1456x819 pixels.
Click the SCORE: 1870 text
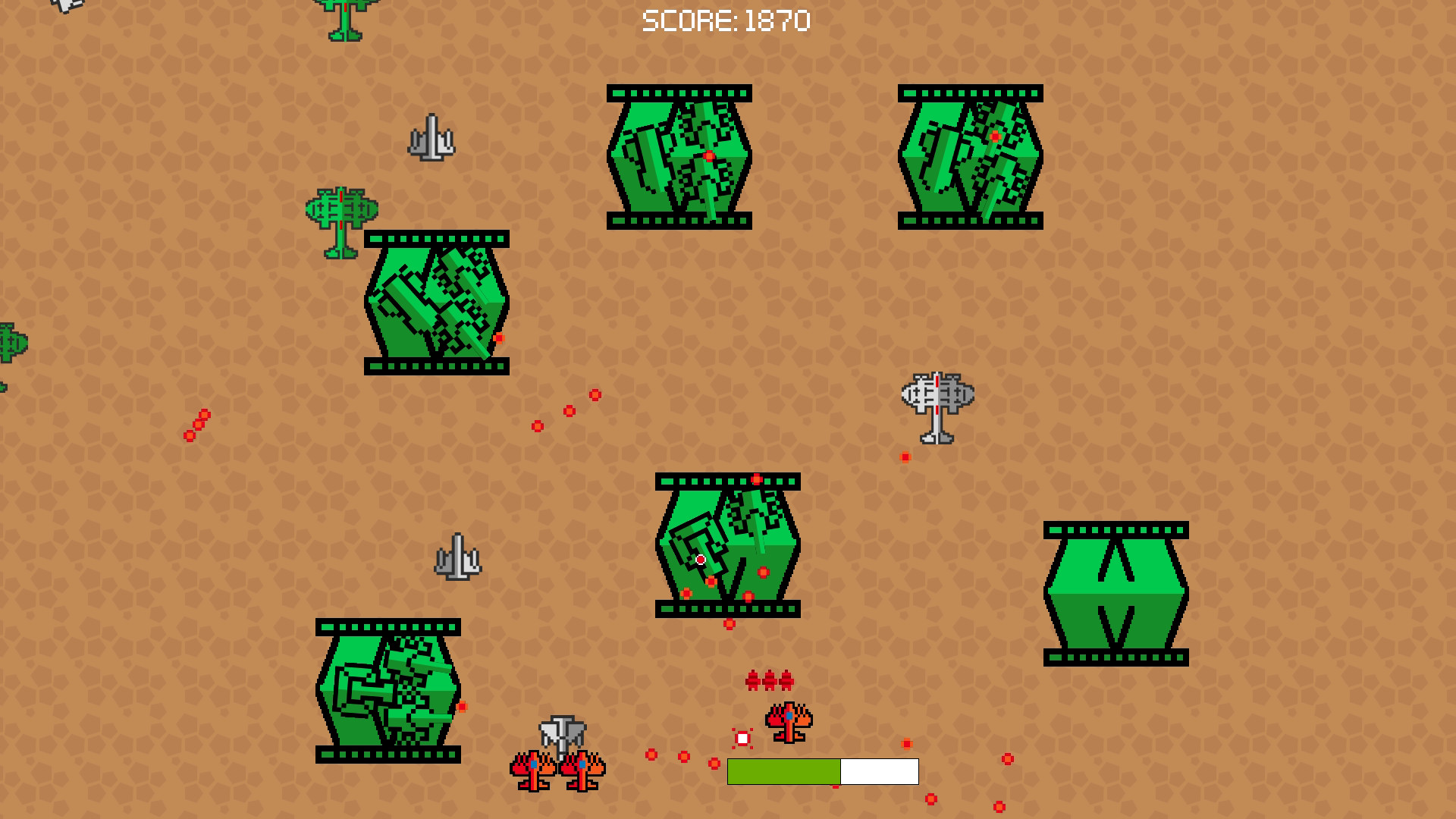724,21
